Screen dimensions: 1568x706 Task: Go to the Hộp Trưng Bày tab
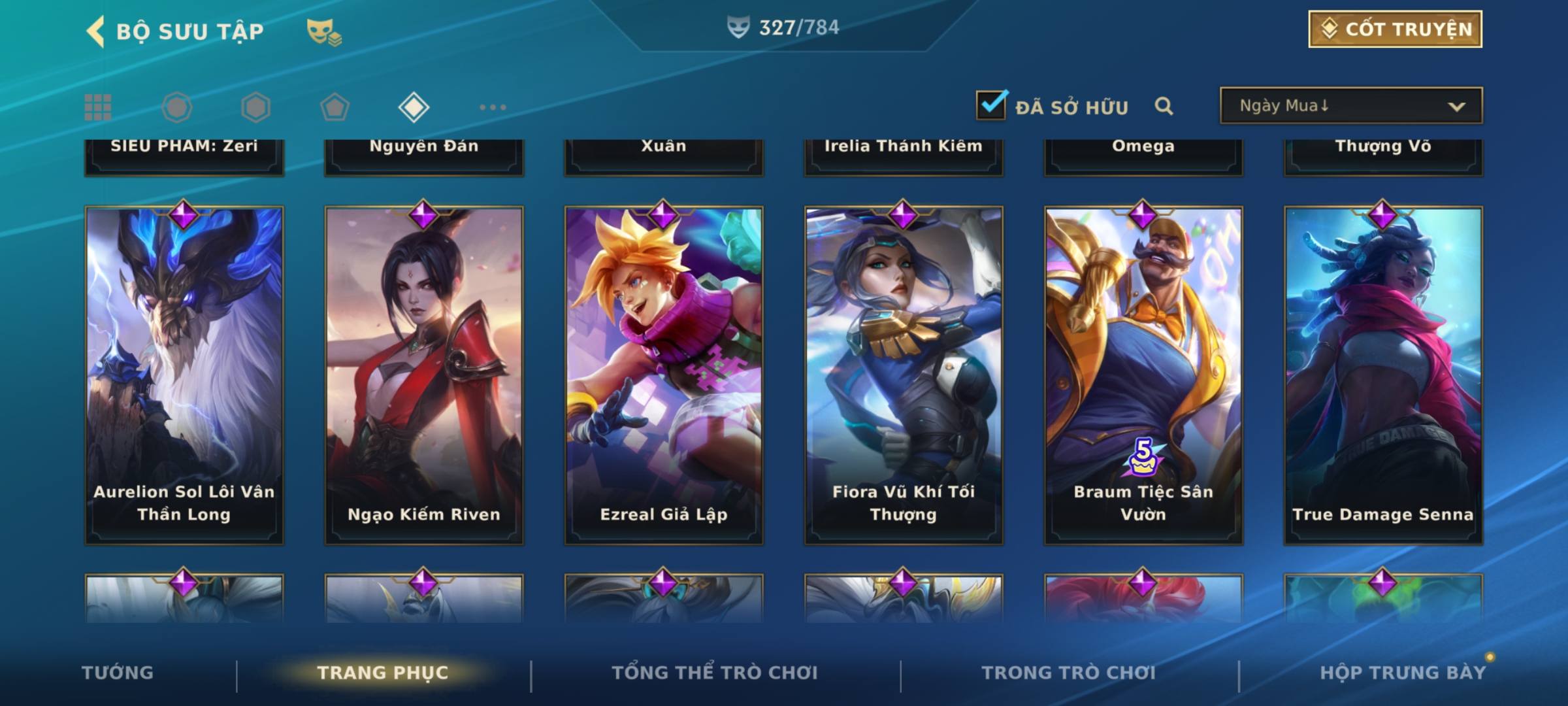[1402, 673]
